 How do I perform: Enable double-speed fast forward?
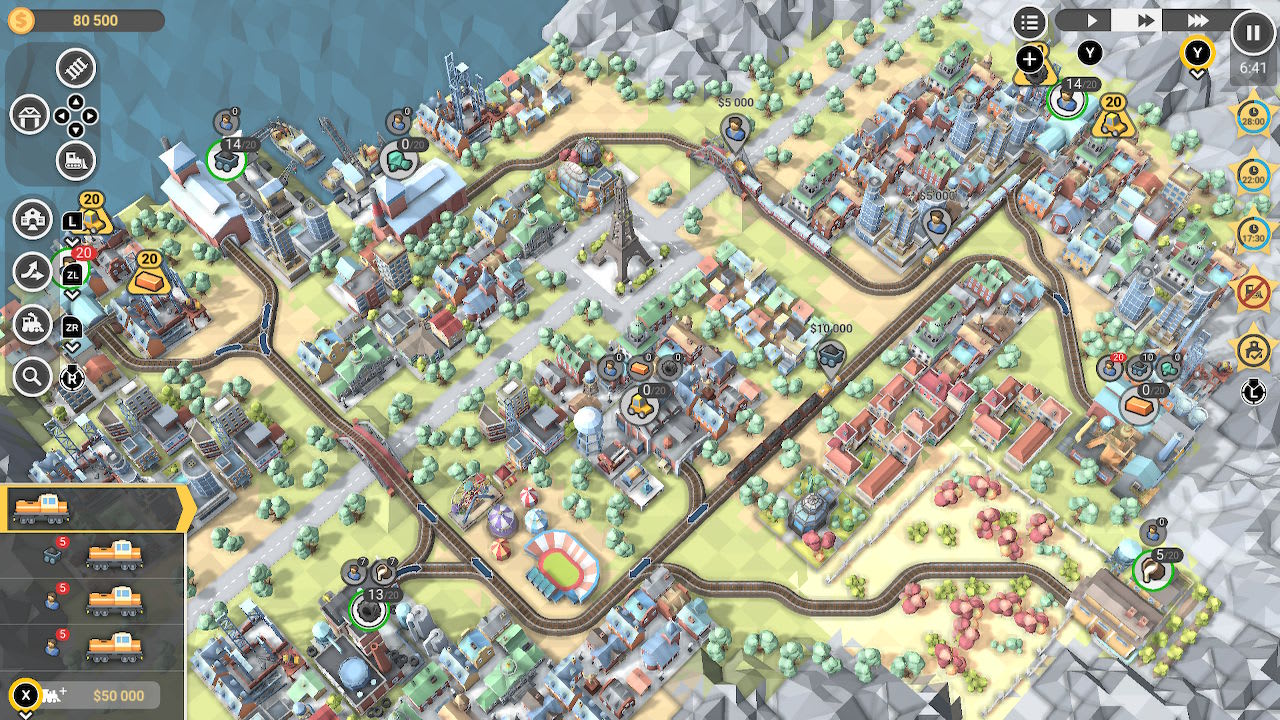pos(1146,21)
